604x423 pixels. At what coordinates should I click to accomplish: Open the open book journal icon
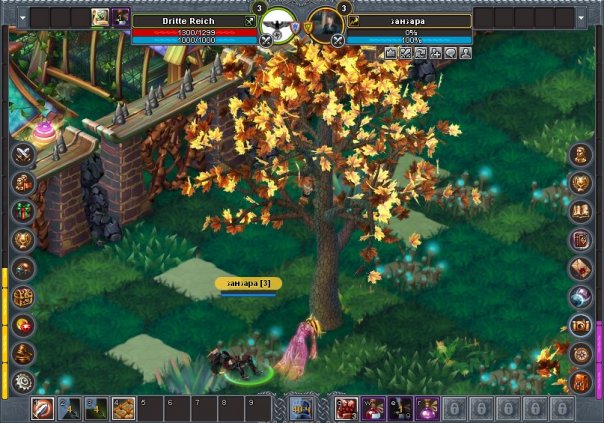(x=581, y=212)
